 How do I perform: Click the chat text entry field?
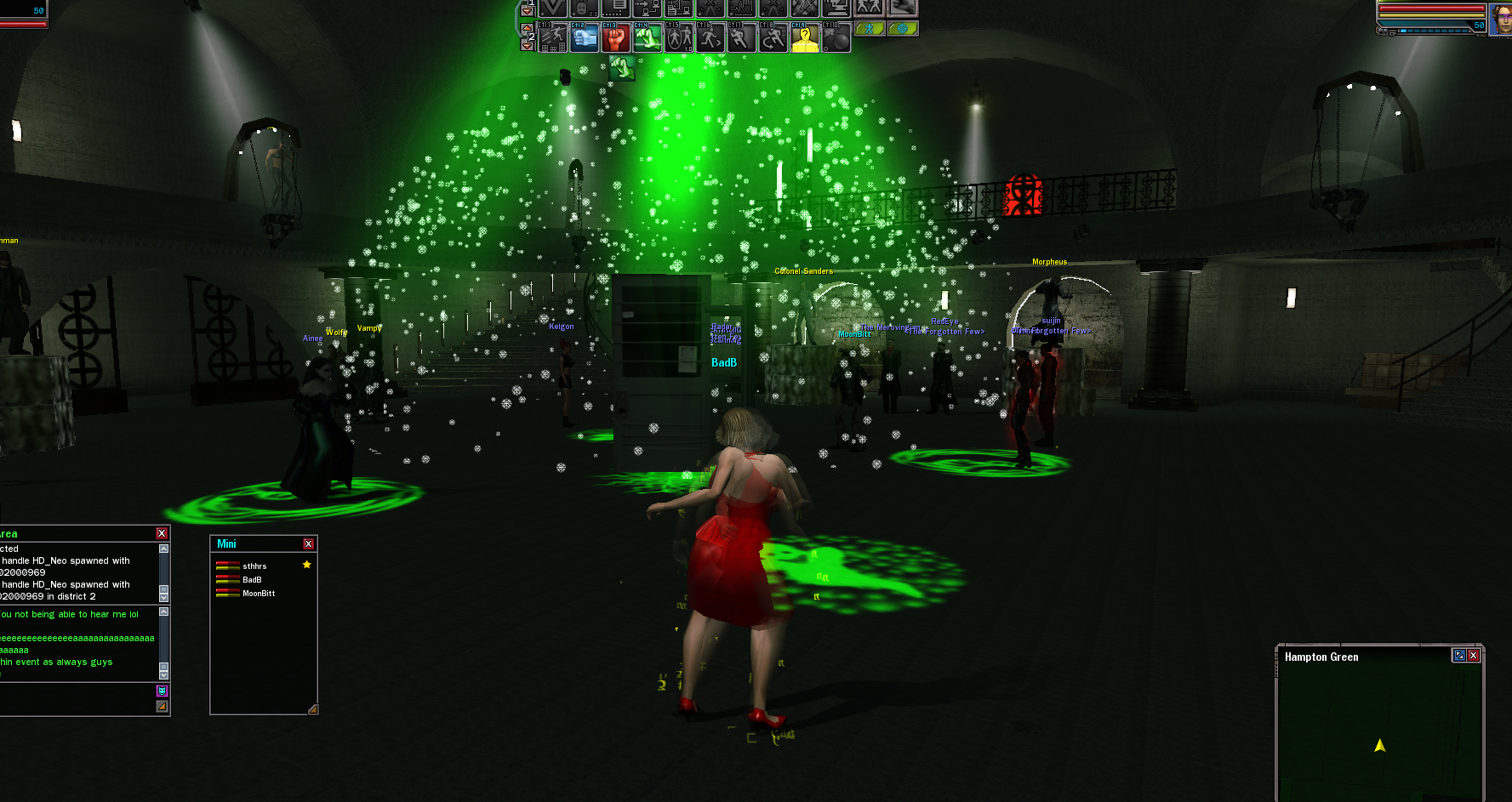click(77, 699)
